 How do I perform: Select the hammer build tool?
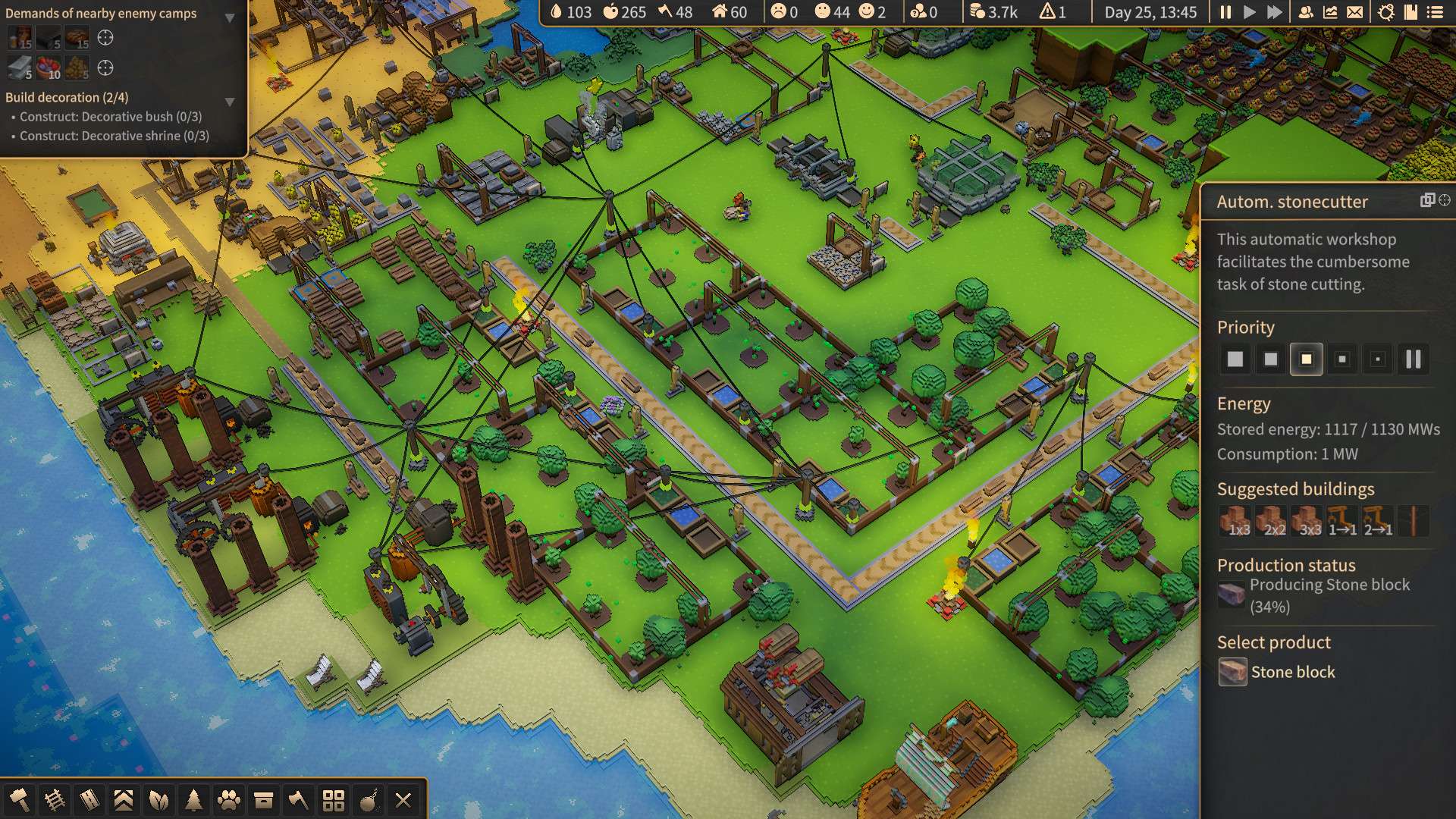19,799
